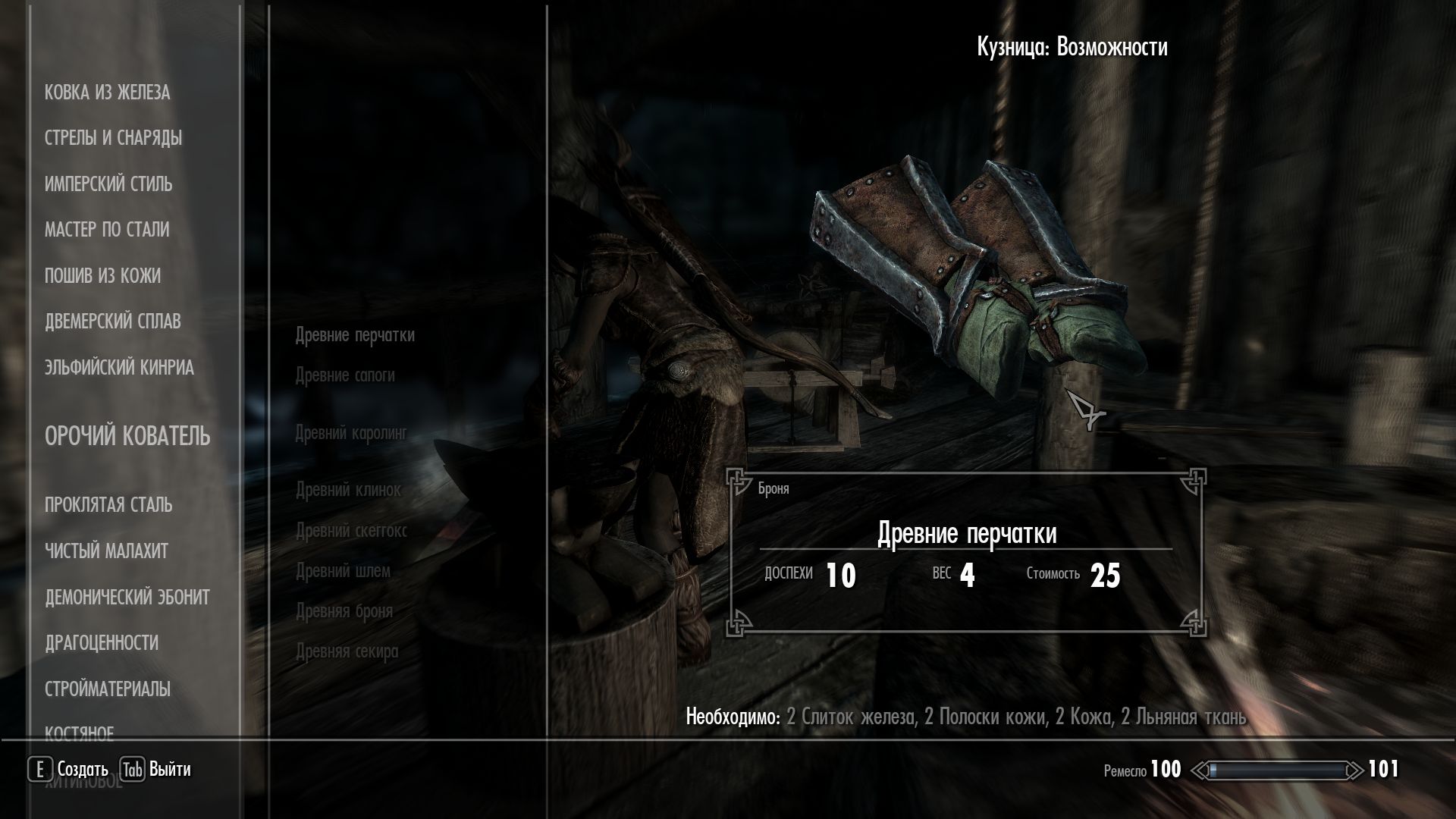Select the Древний каролинг item

click(x=351, y=434)
